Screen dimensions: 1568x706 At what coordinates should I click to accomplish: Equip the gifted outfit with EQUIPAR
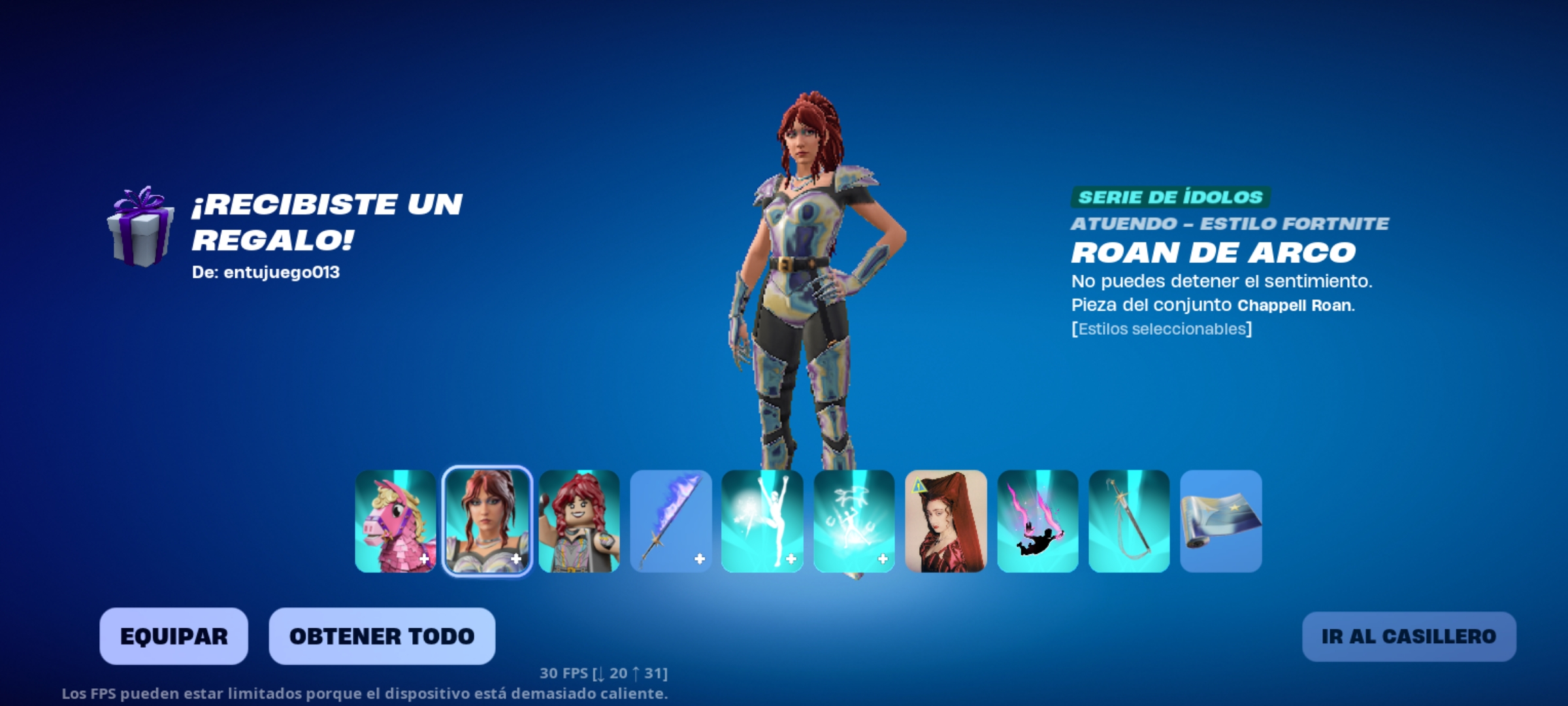[x=174, y=636]
